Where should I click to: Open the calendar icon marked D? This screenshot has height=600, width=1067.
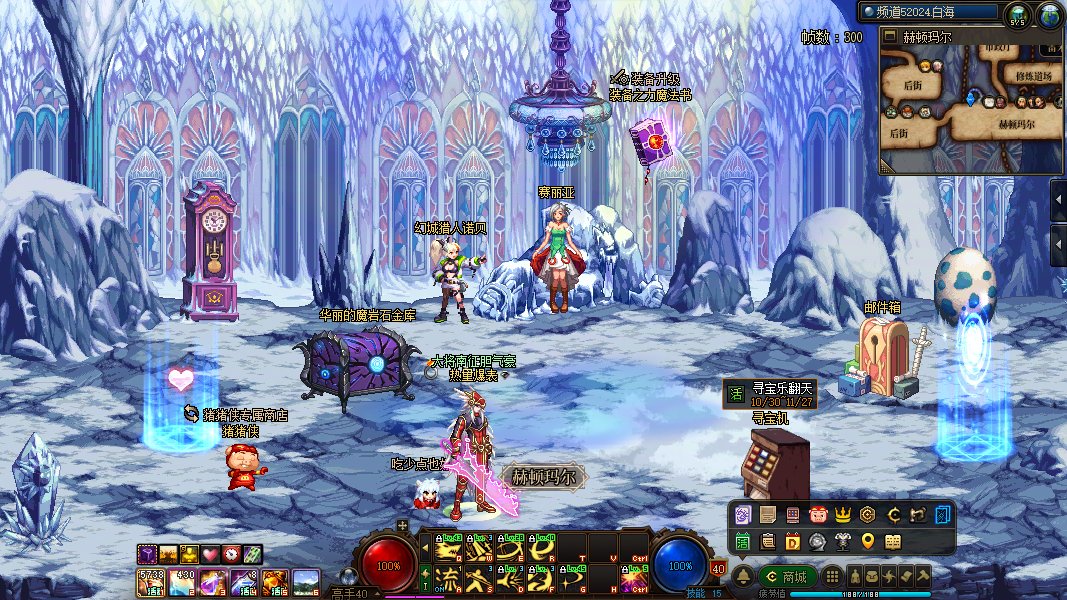(x=792, y=542)
